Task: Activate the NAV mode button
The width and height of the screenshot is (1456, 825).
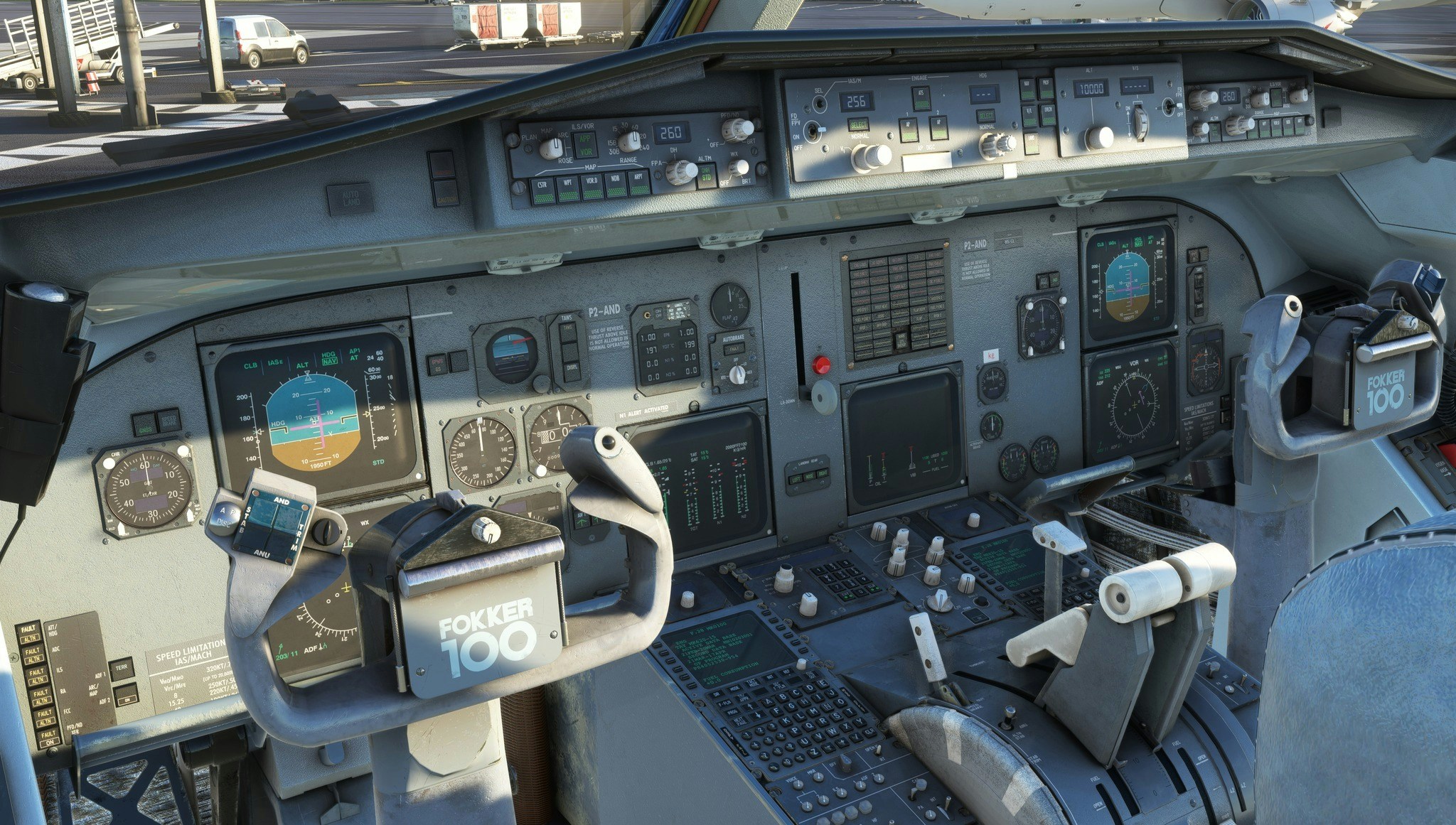Action: [1027, 90]
